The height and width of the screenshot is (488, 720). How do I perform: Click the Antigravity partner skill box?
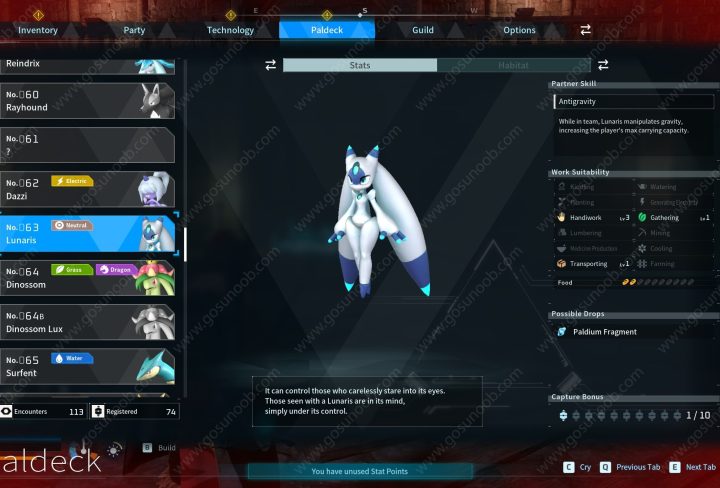(x=634, y=101)
